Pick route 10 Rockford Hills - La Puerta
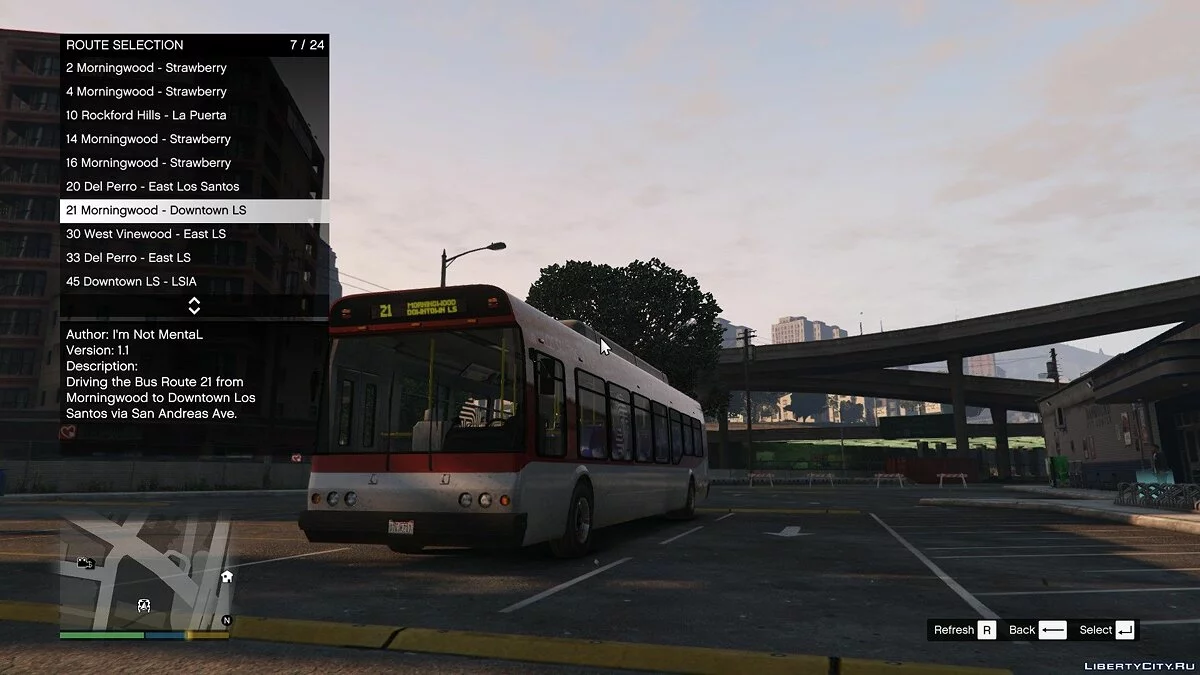The image size is (1200, 675). (147, 115)
